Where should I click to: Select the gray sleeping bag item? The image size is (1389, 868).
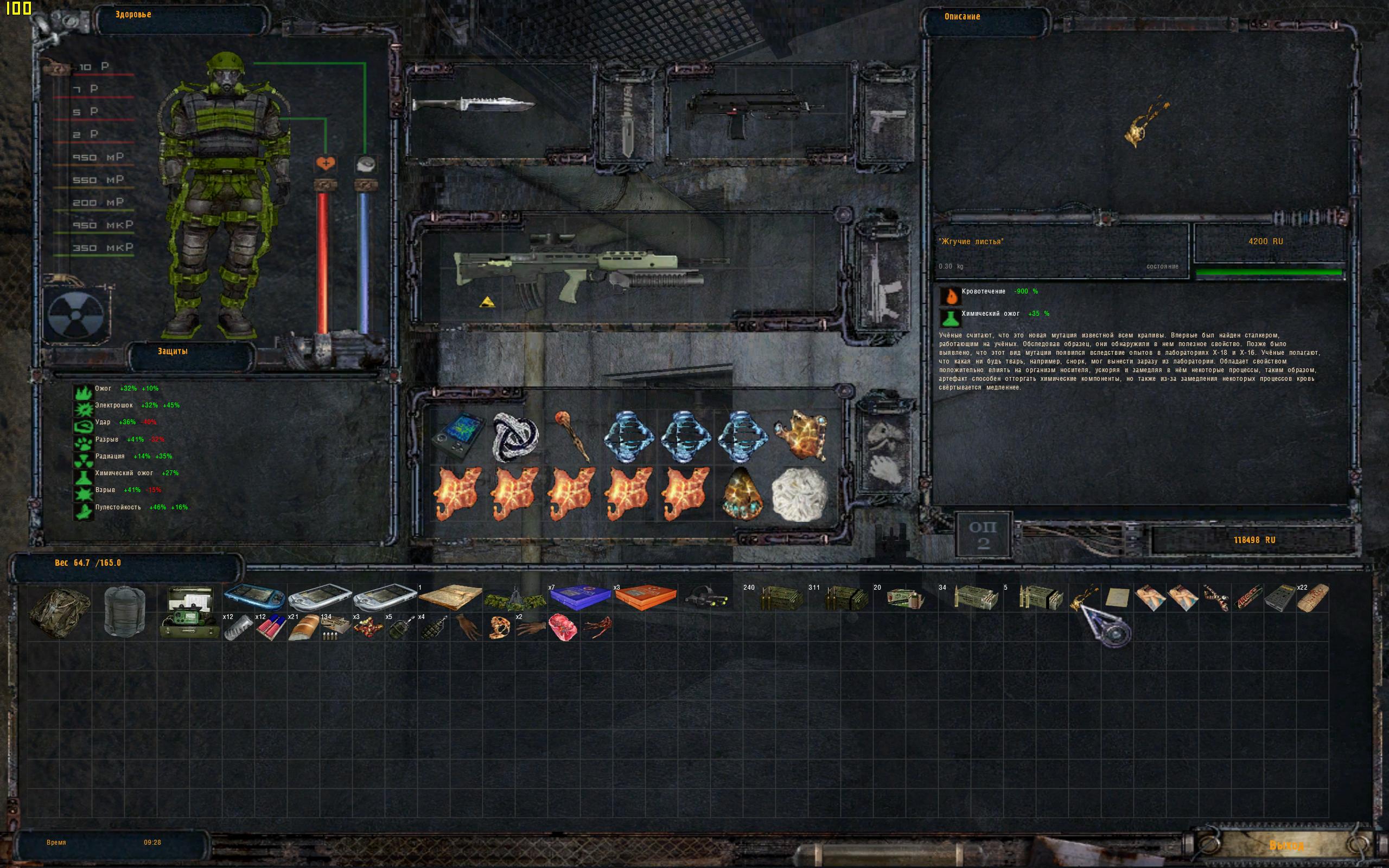click(x=125, y=611)
